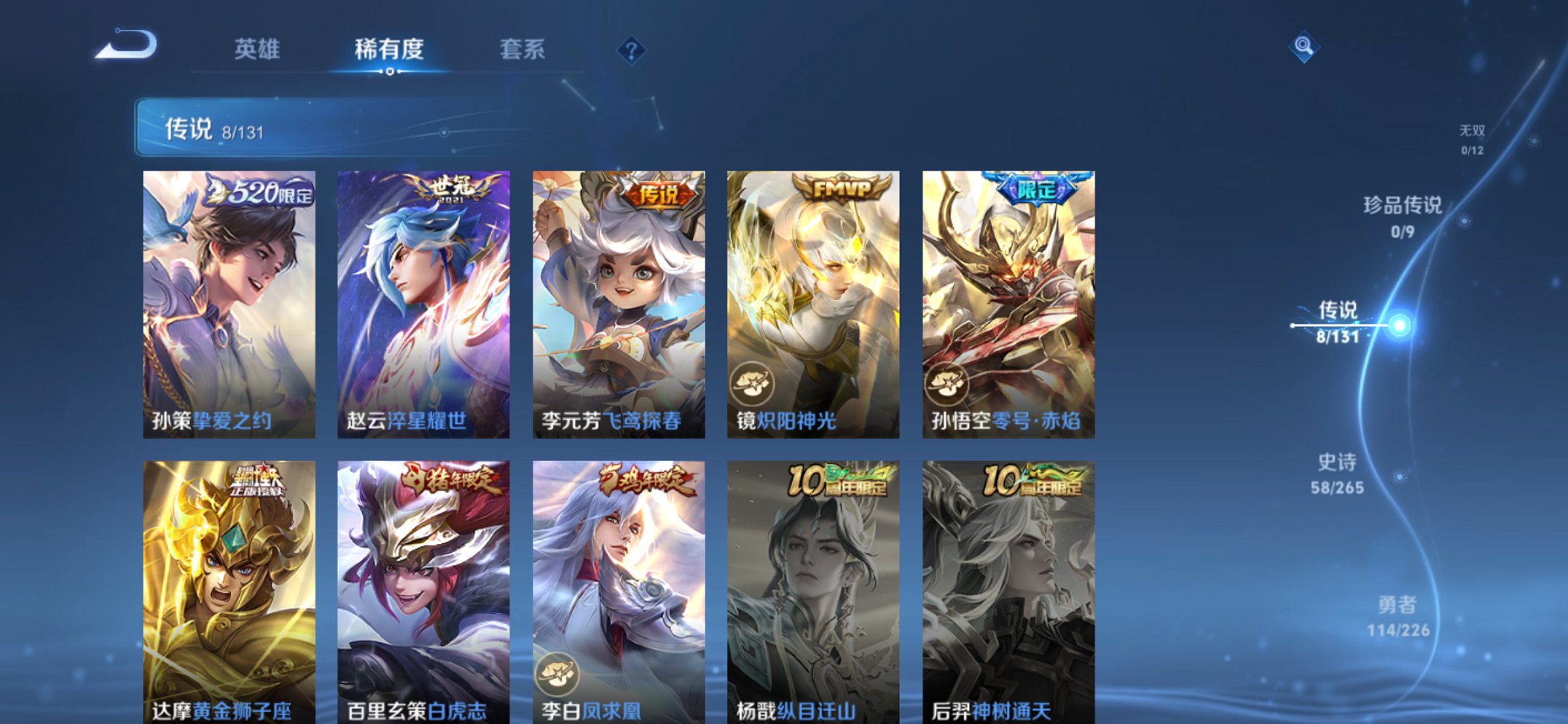Screen dimensions: 1568x724
Task: Open the help question mark icon
Action: pos(632,50)
